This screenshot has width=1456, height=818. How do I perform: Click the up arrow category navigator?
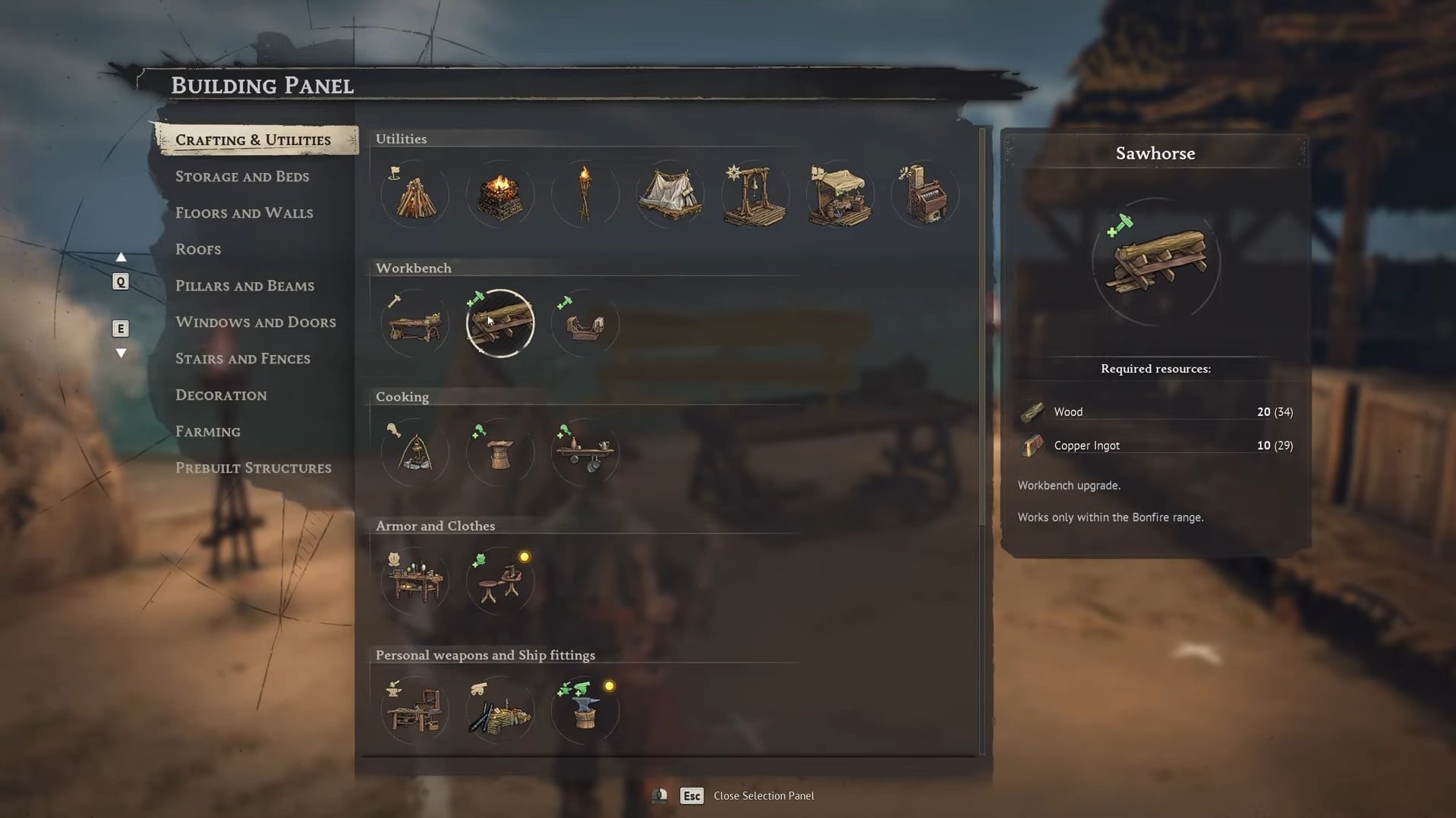point(121,257)
